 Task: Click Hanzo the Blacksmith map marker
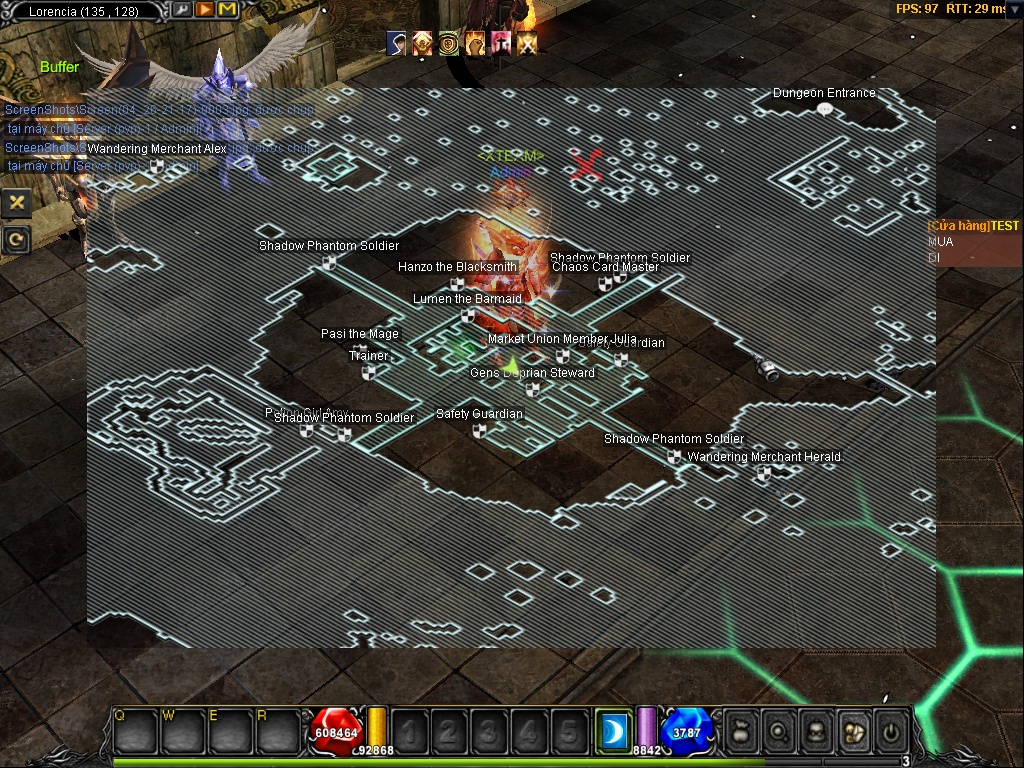tap(457, 283)
